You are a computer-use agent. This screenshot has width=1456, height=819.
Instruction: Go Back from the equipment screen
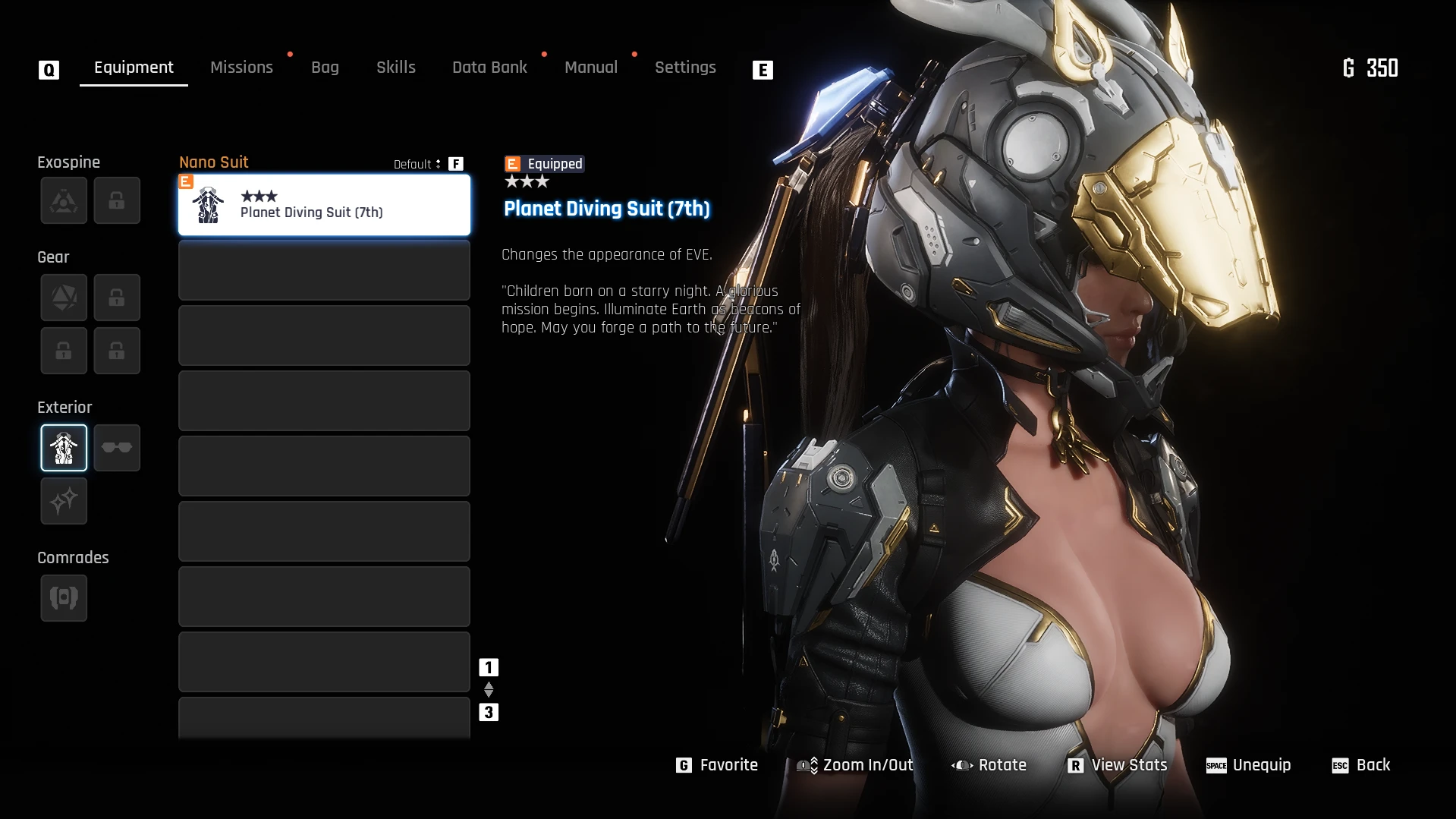pos(1362,765)
